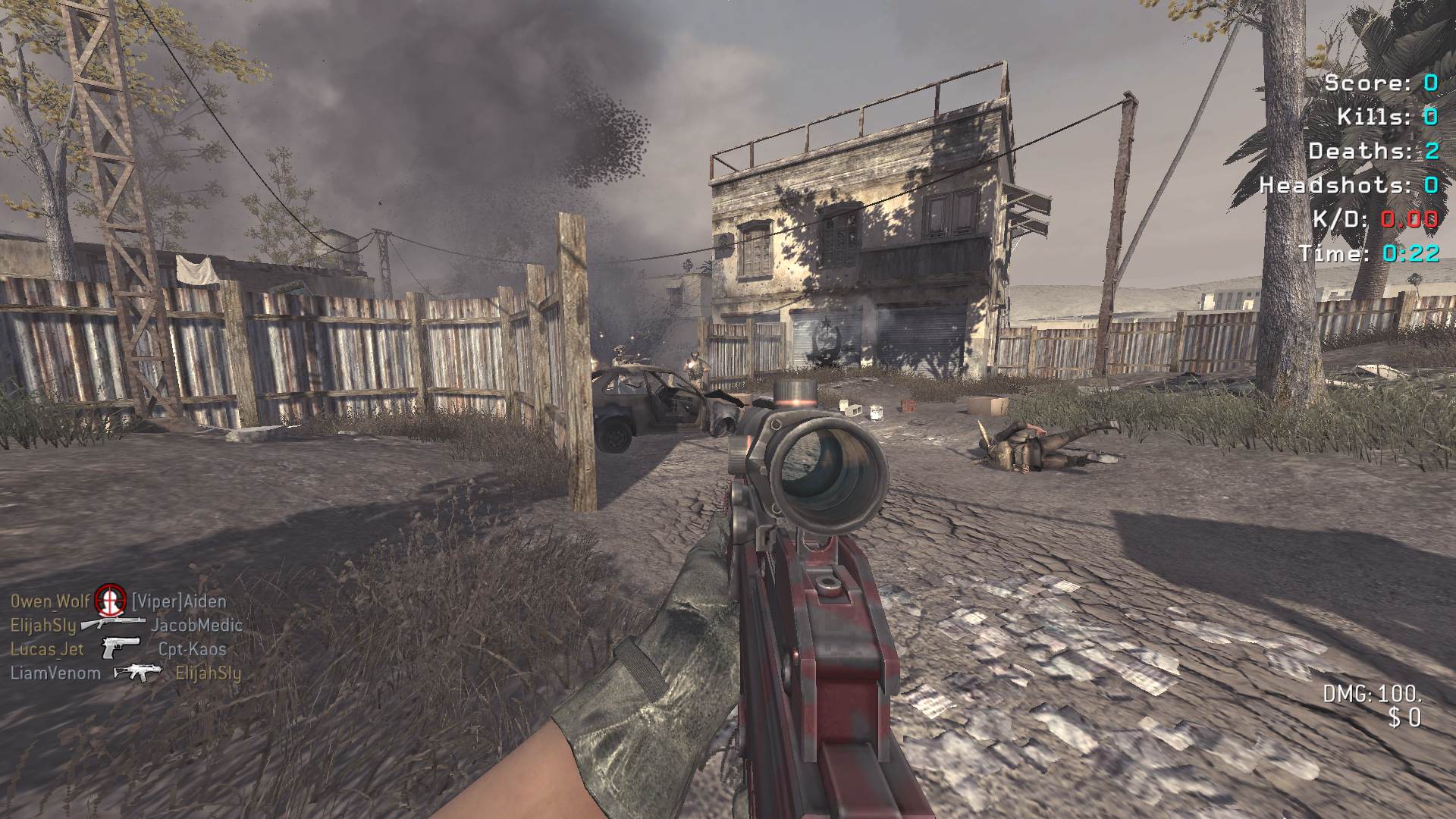Click the headshot icon in the kill feed
The height and width of the screenshot is (819, 1456).
tap(110, 601)
